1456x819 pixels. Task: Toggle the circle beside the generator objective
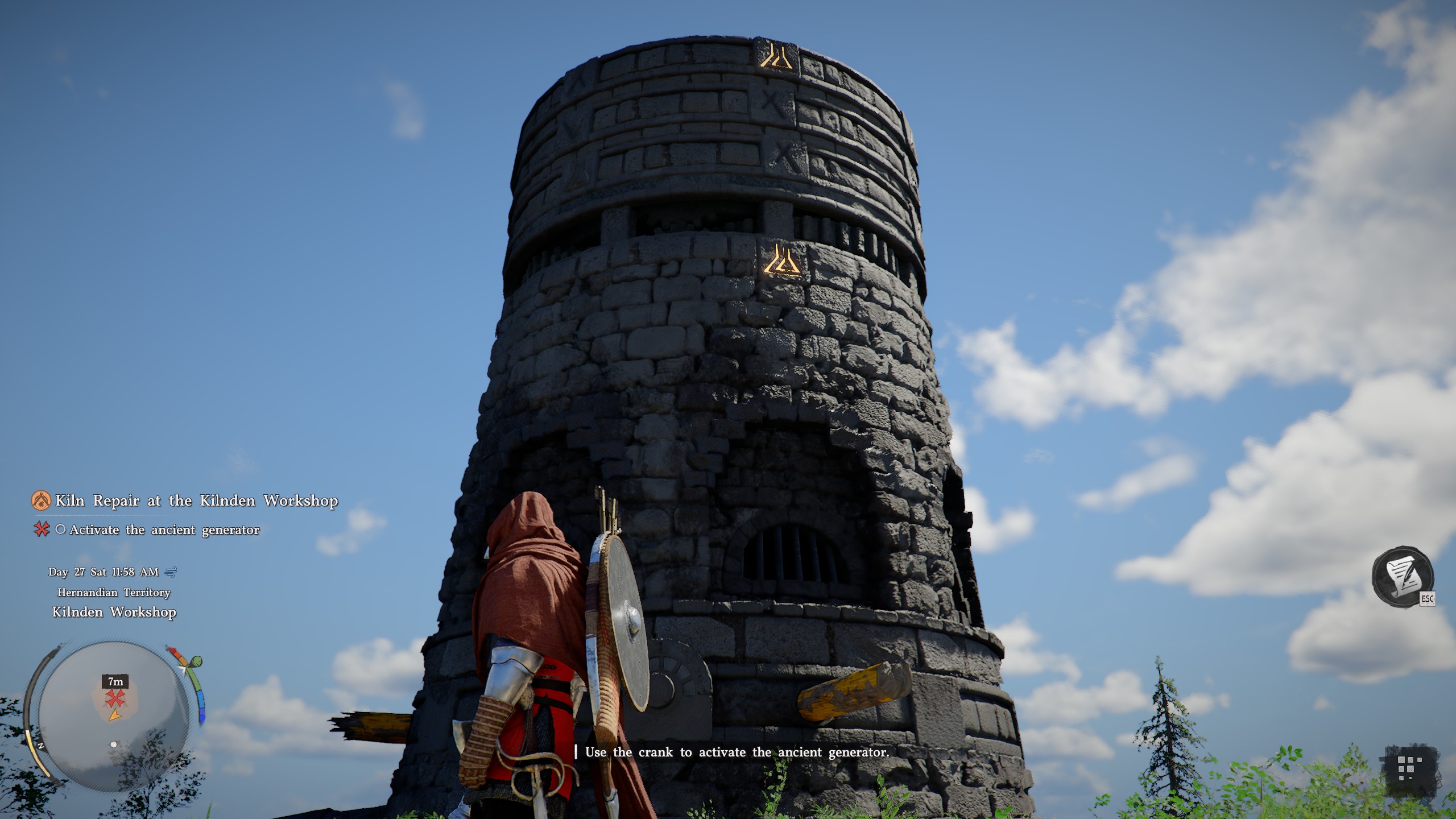click(x=61, y=530)
